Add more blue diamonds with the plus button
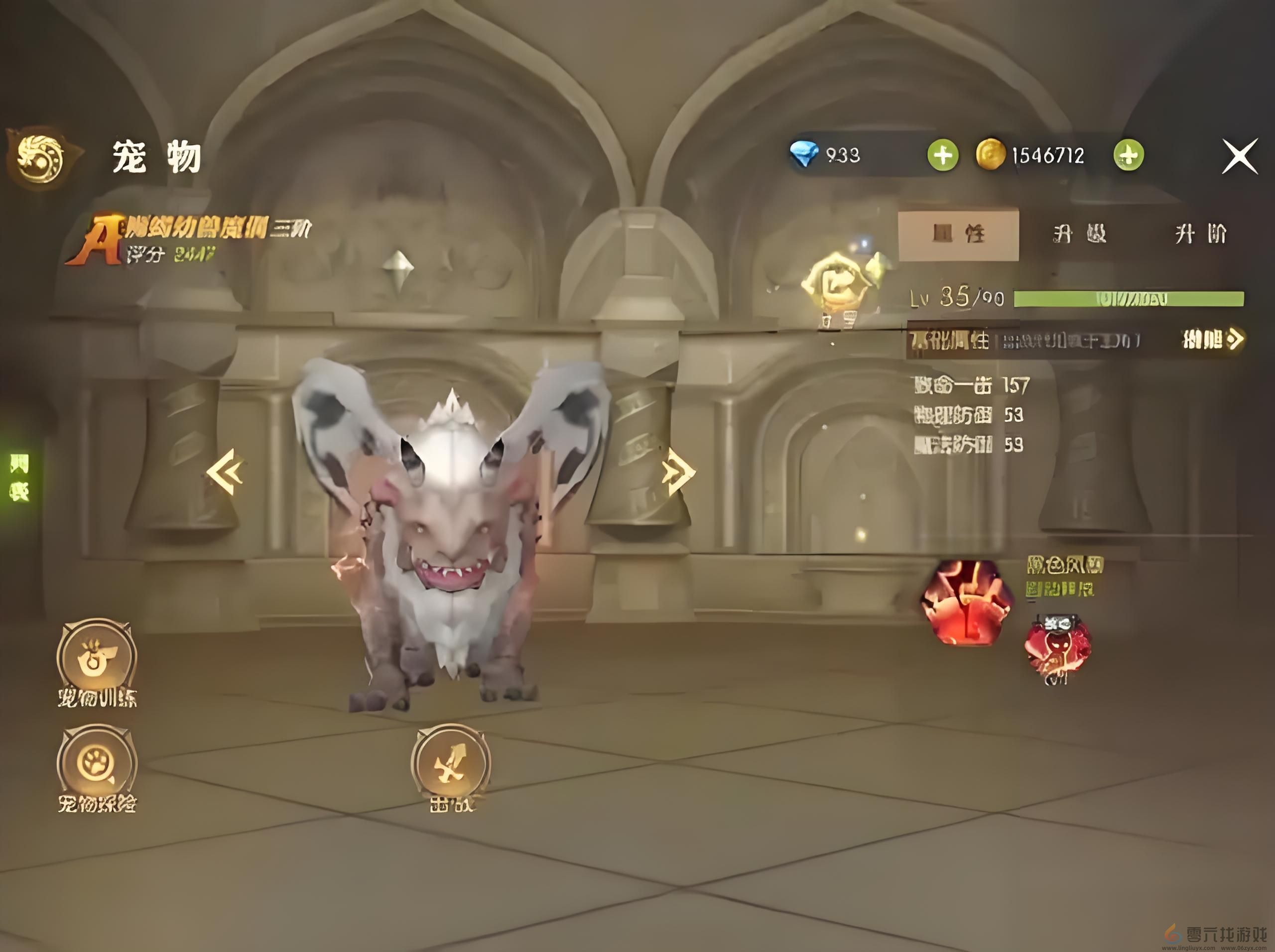1275x952 pixels. (x=942, y=155)
